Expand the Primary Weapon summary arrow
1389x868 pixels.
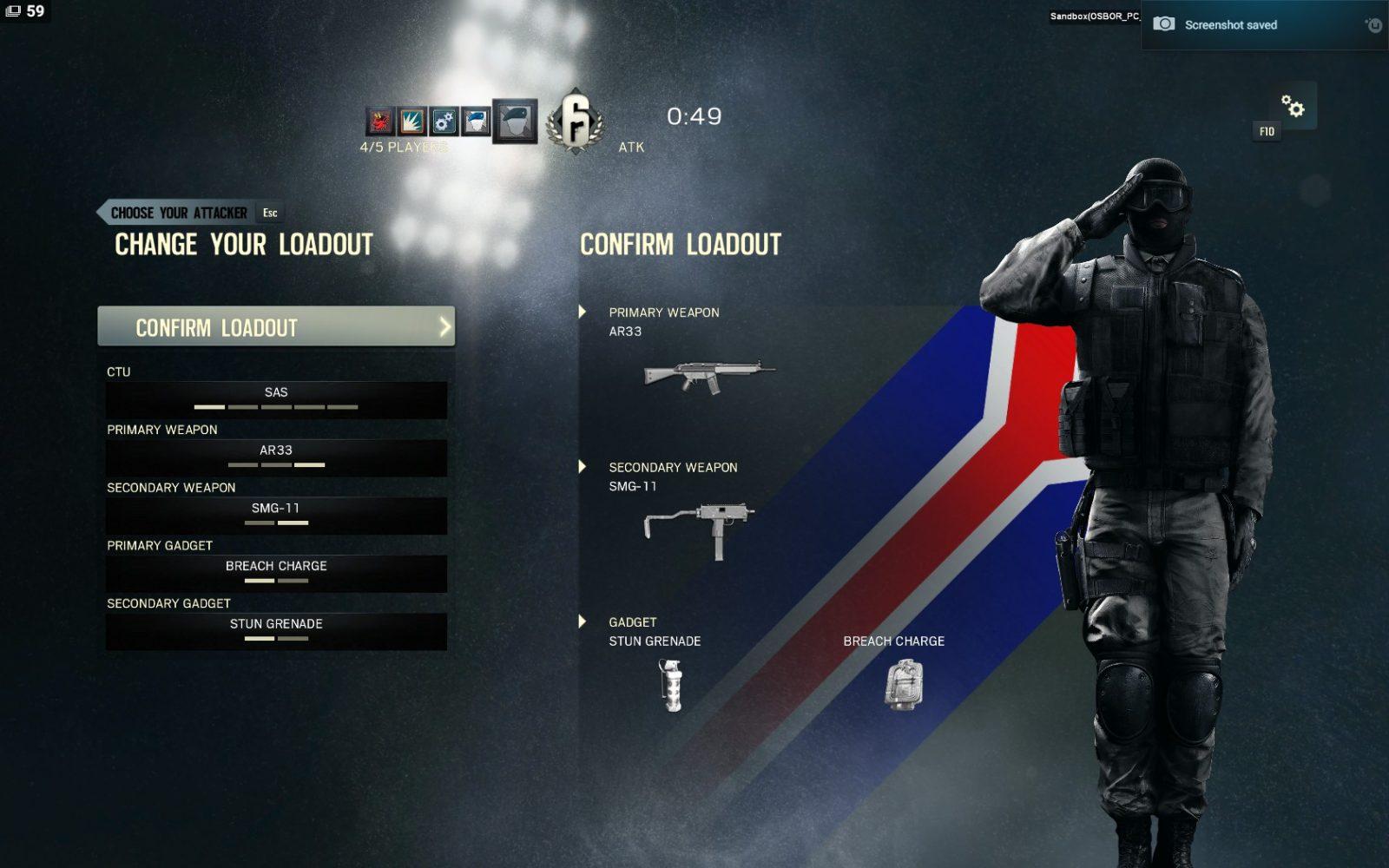pos(583,312)
